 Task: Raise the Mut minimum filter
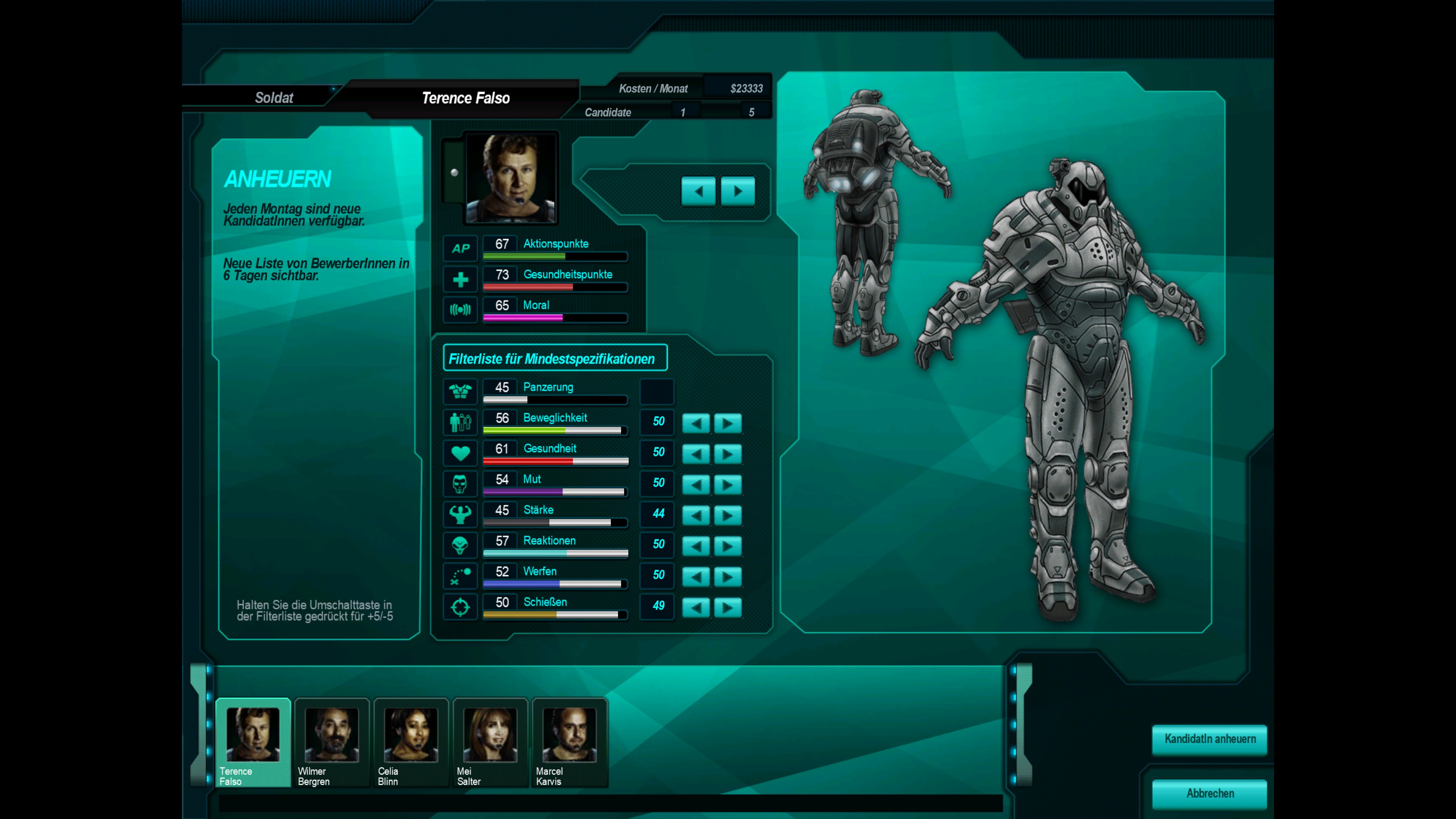[728, 485]
